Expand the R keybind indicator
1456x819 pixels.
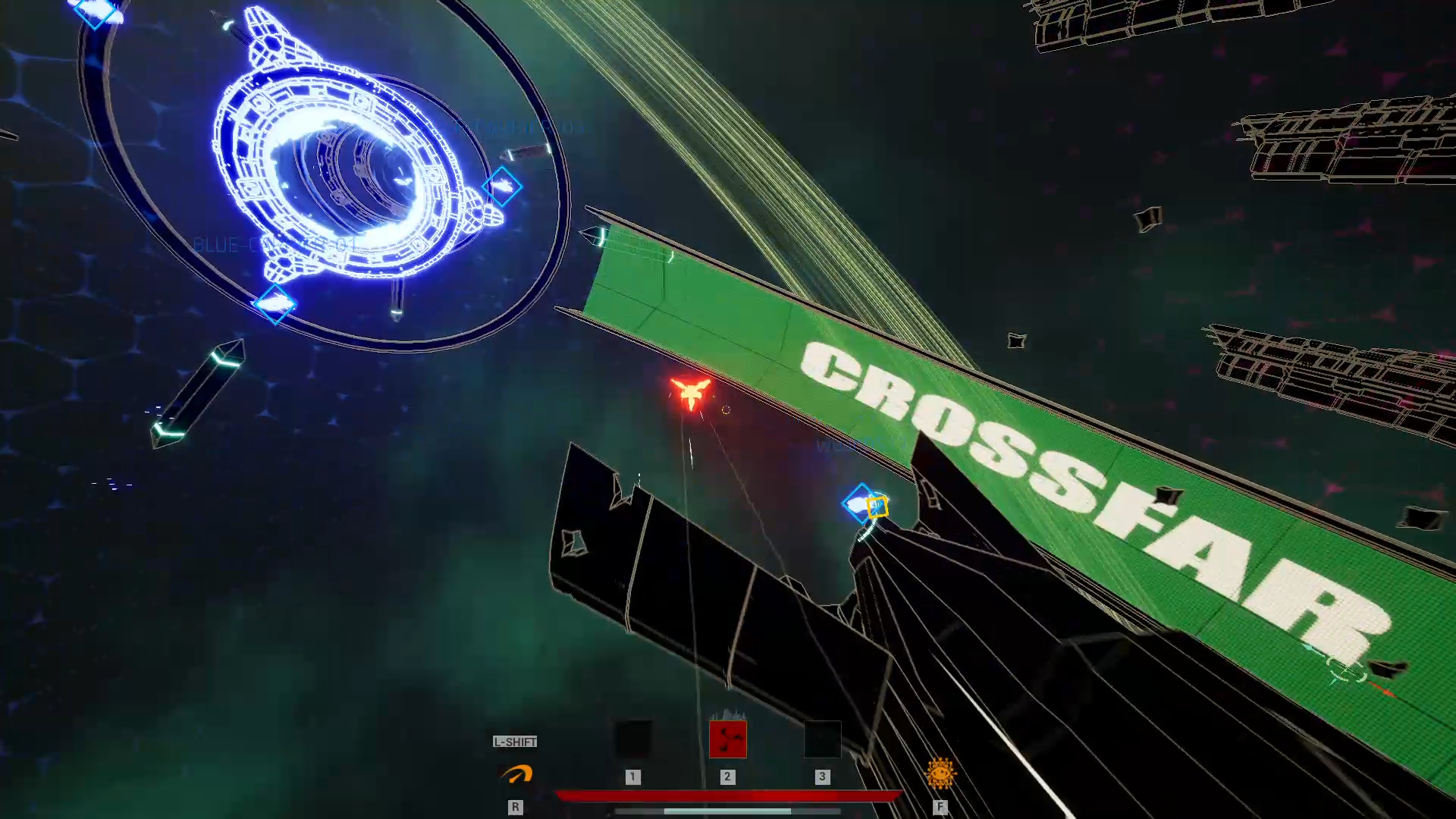click(516, 808)
